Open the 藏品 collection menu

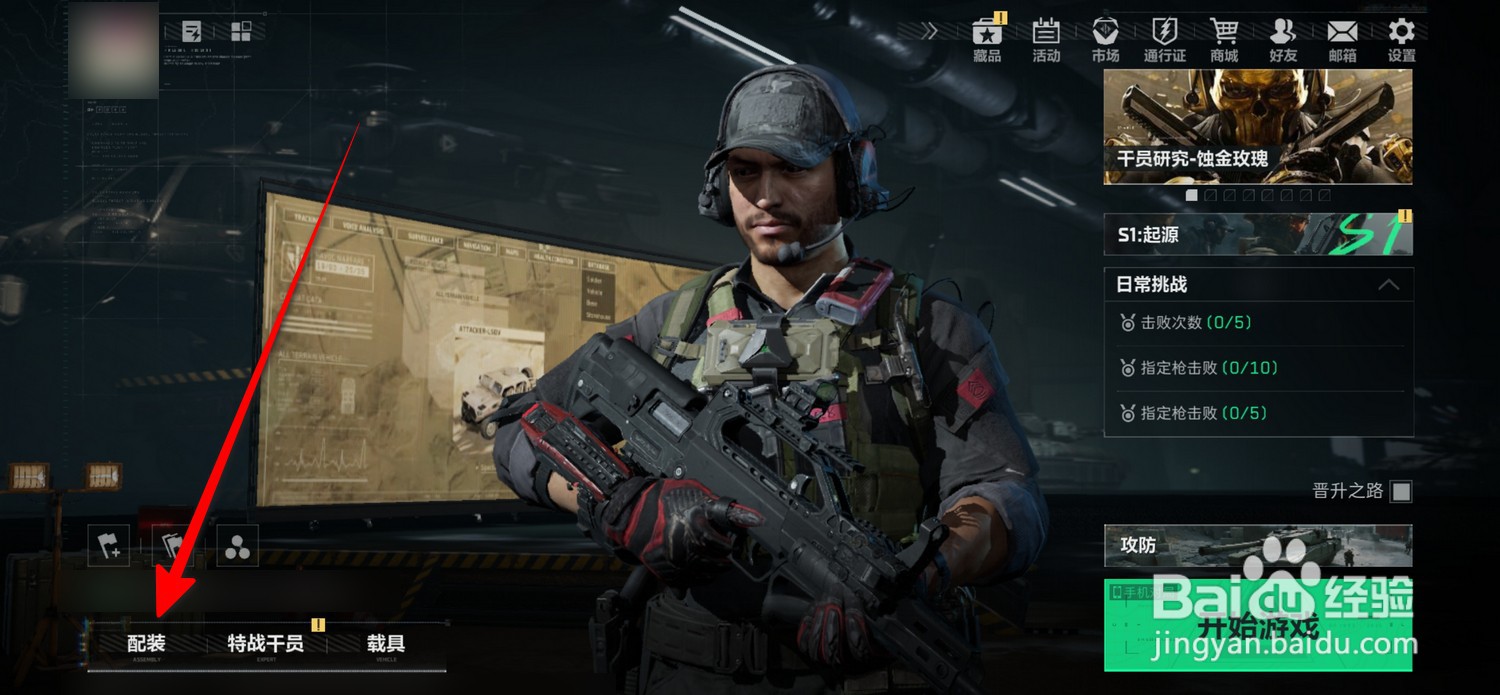point(987,40)
